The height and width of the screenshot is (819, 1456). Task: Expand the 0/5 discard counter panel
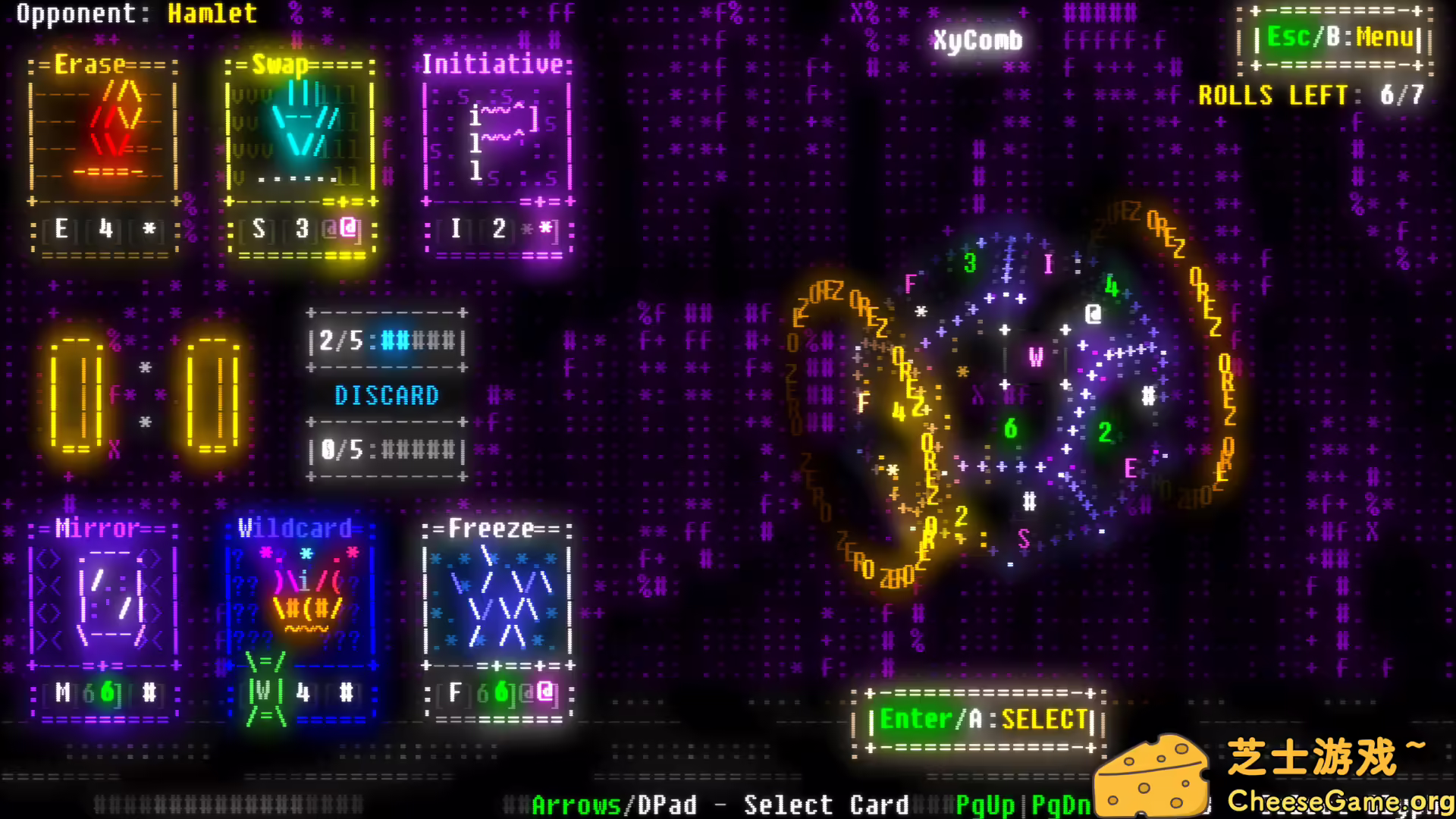tap(386, 449)
